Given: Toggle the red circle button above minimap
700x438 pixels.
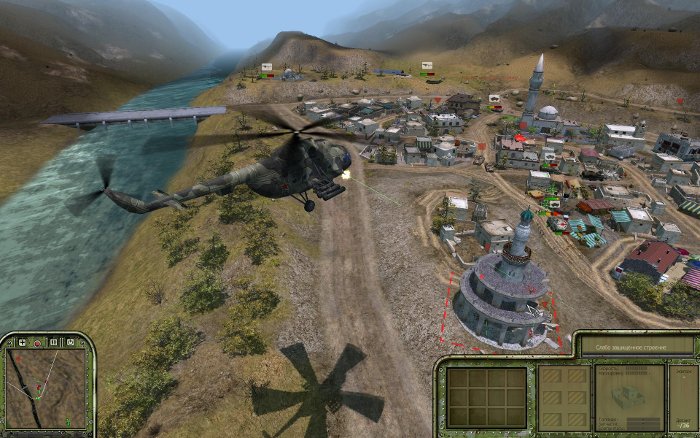Looking at the screenshot, I should pos(37,343).
